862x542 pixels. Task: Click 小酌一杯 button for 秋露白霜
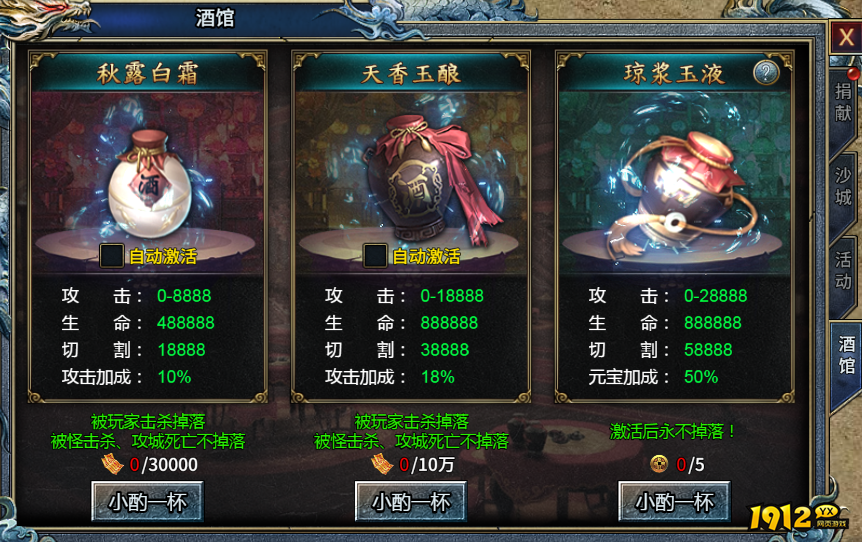pyautogui.click(x=147, y=501)
